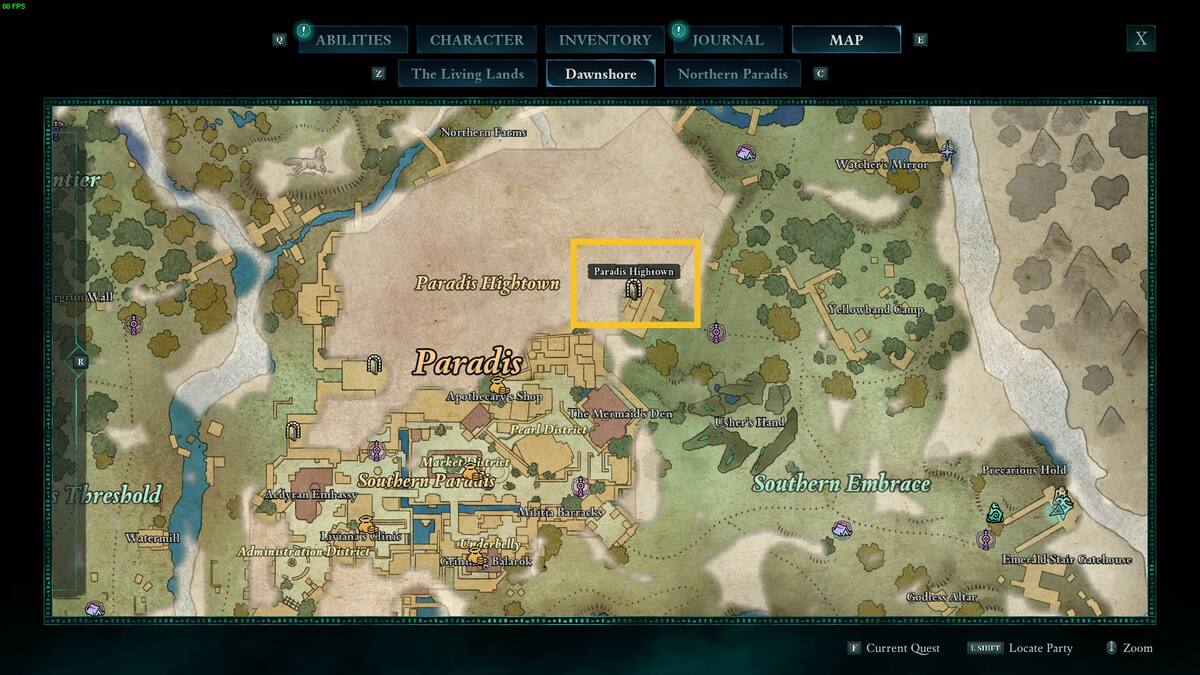Click the Paradis Hightown gate marker
1200x675 pixels.
[632, 290]
